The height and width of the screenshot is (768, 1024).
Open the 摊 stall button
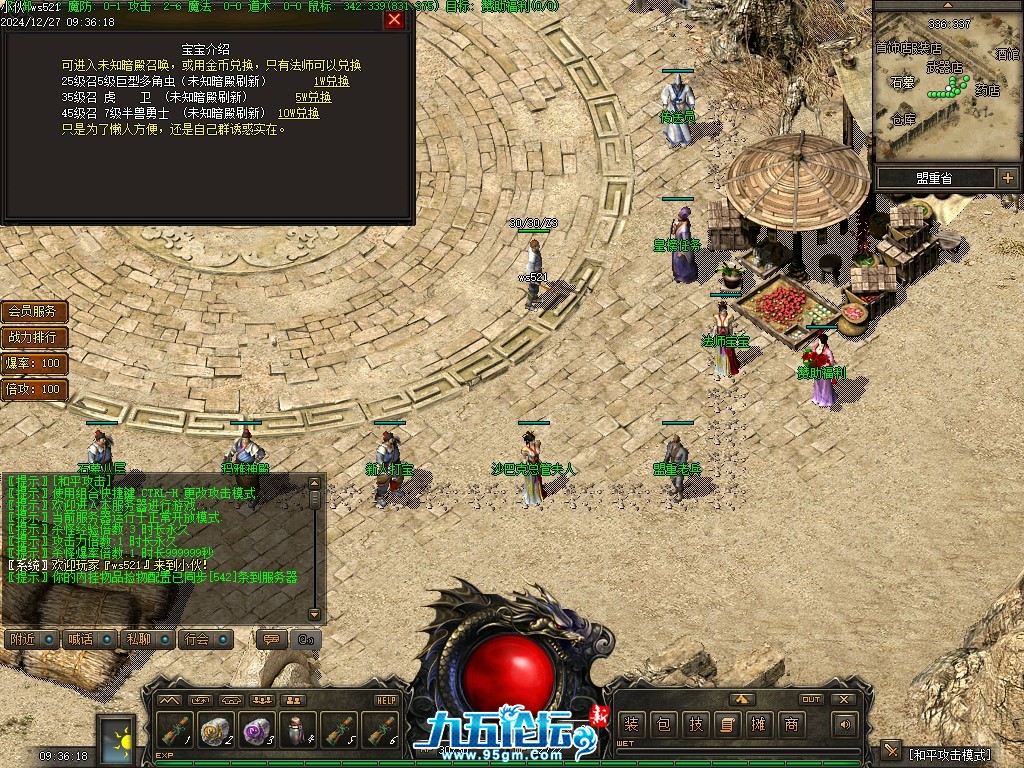click(x=759, y=725)
